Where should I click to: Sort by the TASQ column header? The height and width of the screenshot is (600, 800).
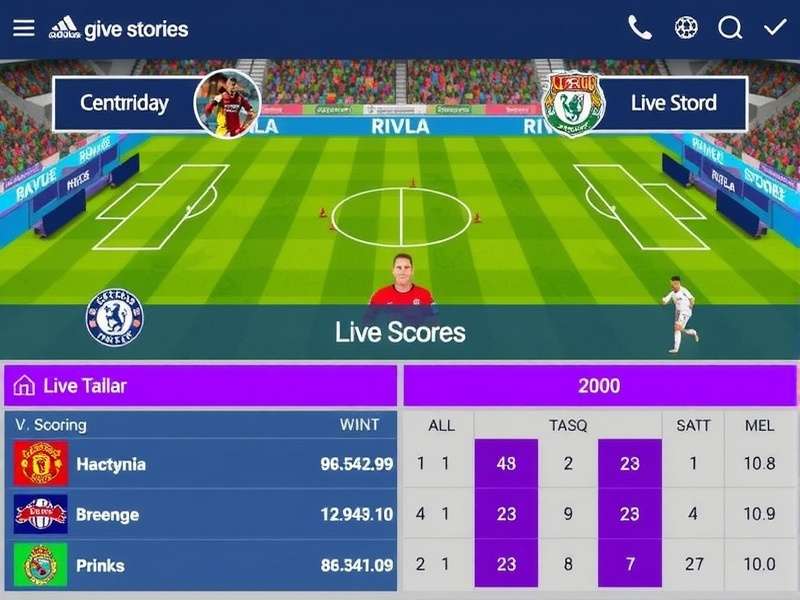coord(568,425)
